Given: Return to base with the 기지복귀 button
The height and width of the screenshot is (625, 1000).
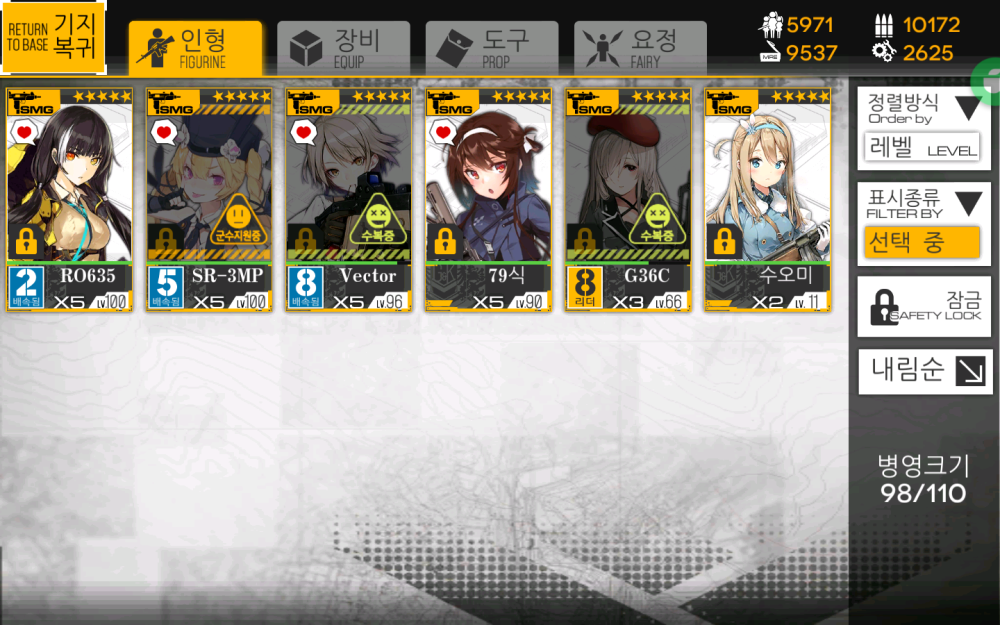Looking at the screenshot, I should pyautogui.click(x=54, y=38).
